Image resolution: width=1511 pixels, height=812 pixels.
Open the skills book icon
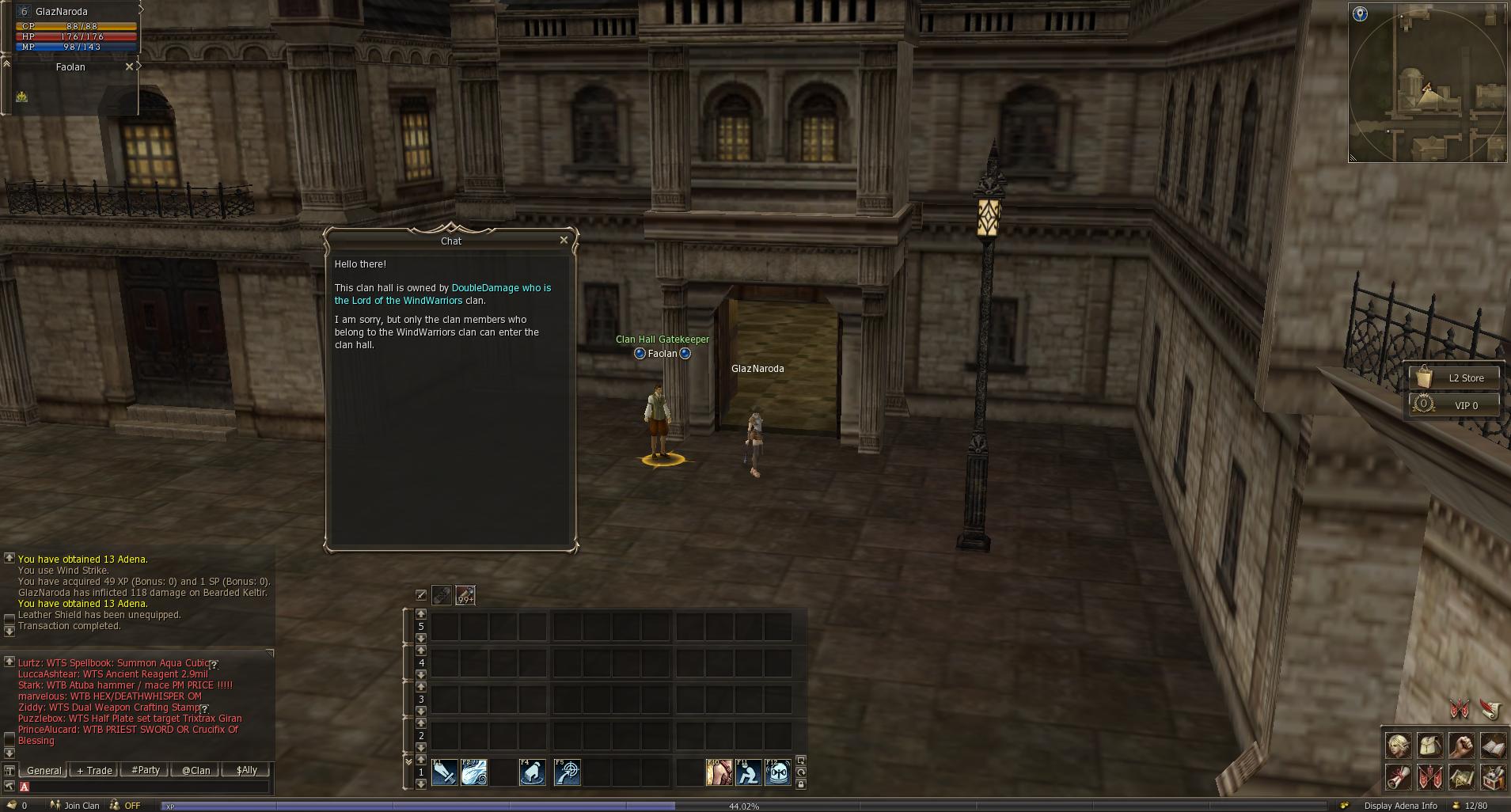pos(1492,746)
